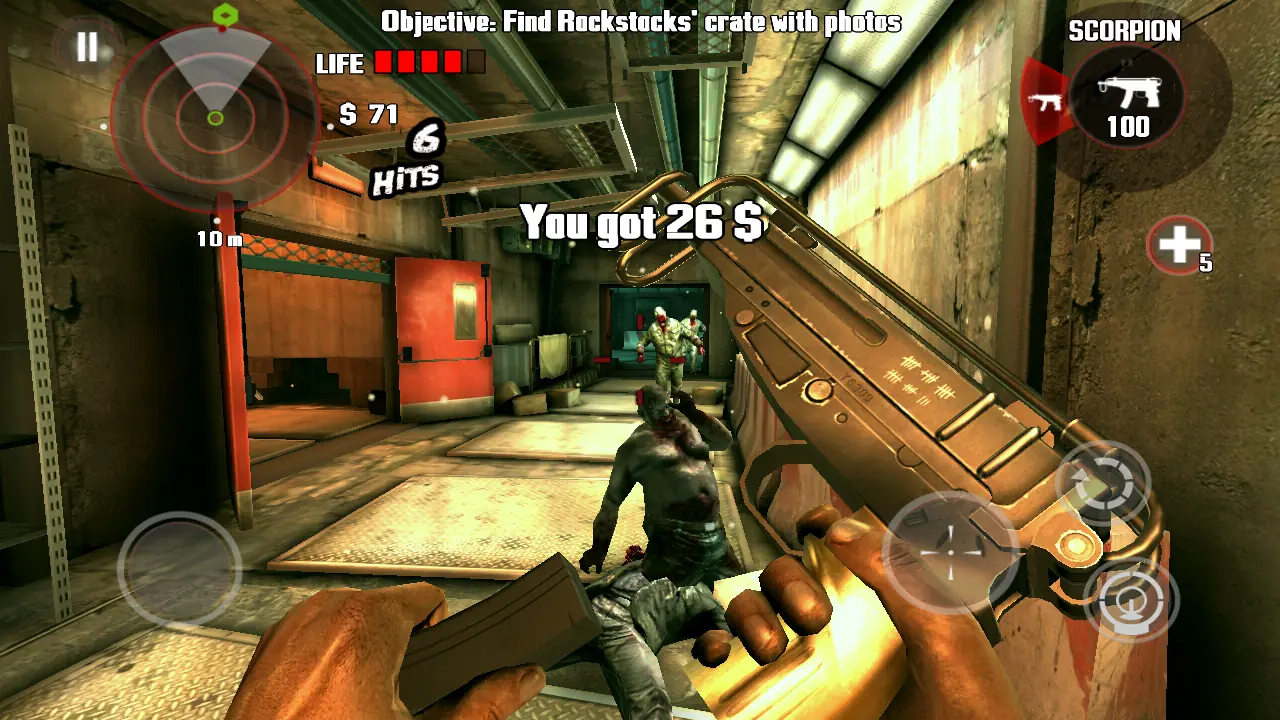Viewport: 1280px width, 720px height.
Task: Tap the objective text about Rockstocks' crate
Action: coord(640,21)
